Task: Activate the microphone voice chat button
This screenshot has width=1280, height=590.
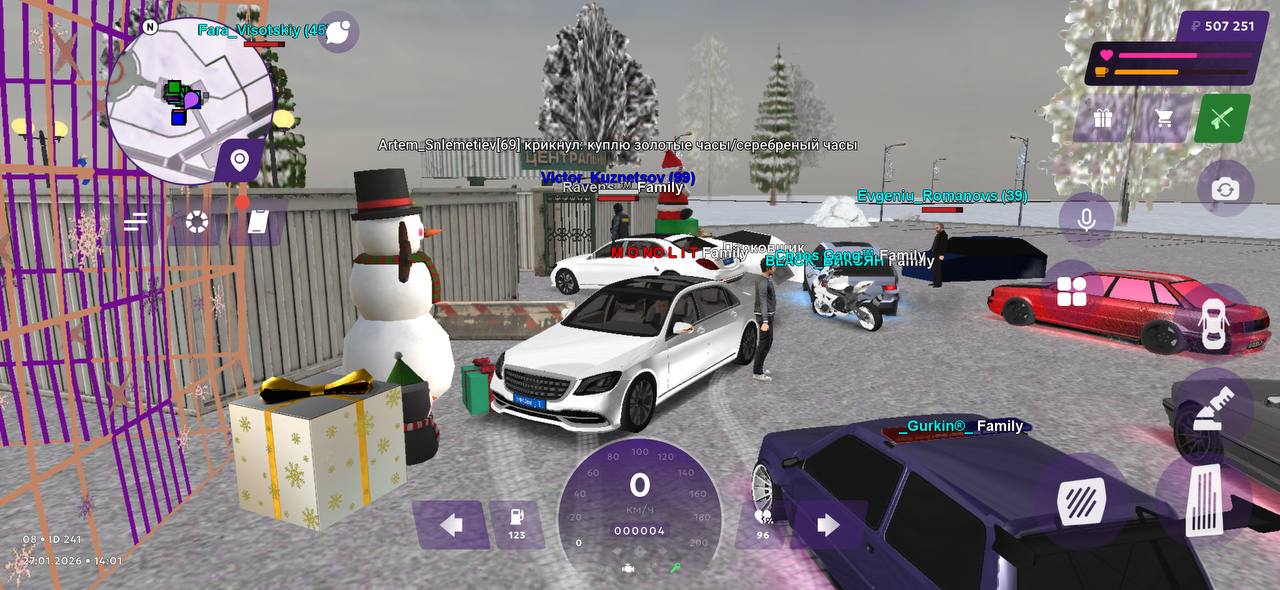Action: (x=1087, y=219)
